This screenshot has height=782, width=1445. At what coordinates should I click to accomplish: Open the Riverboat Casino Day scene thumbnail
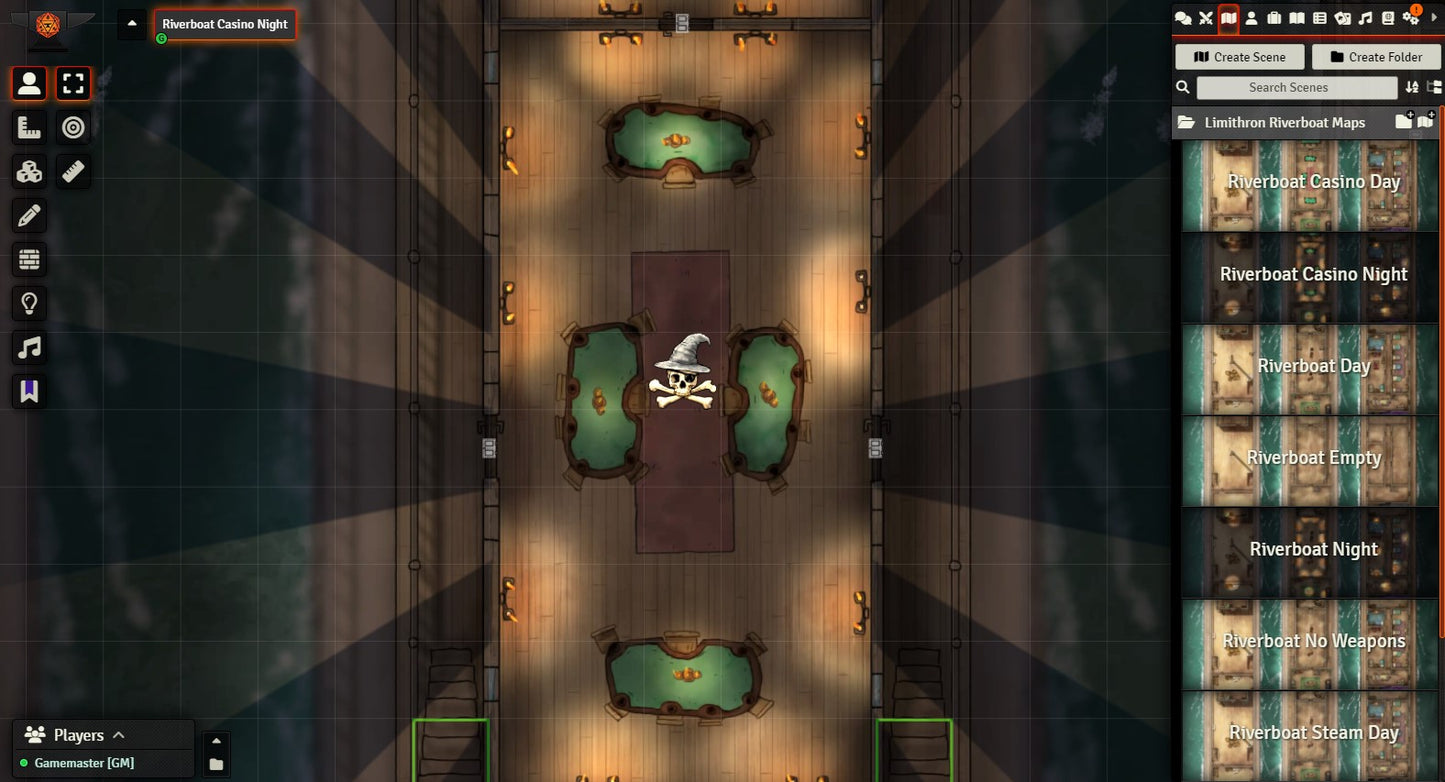tap(1312, 183)
